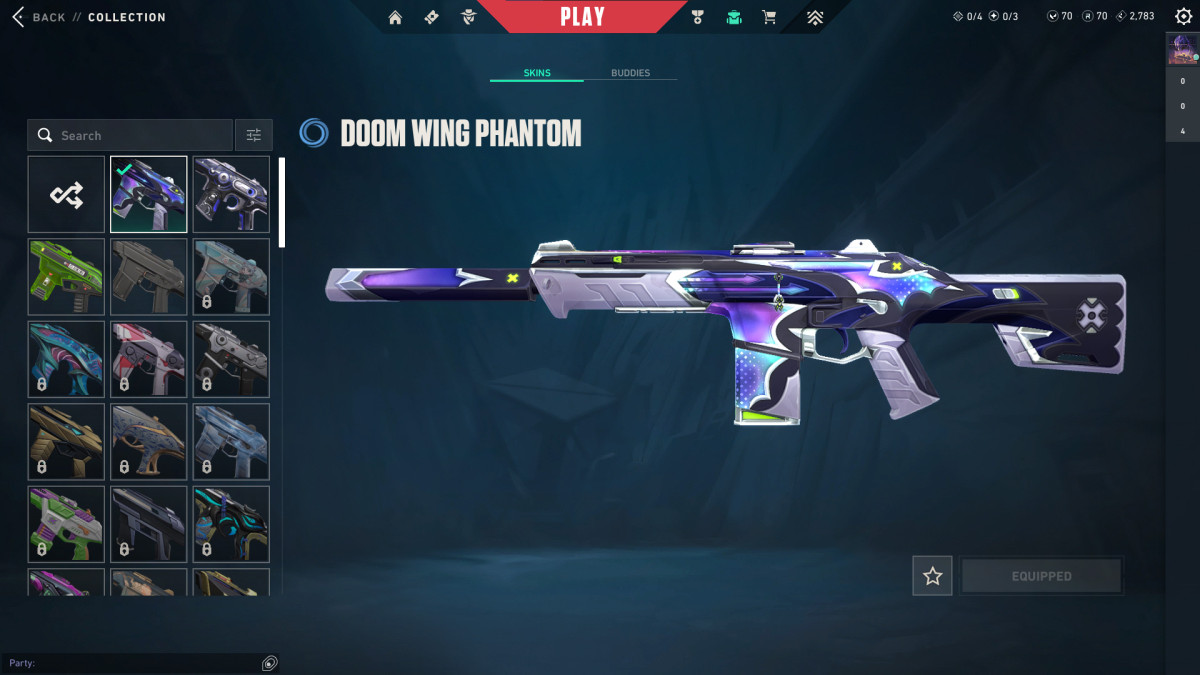Favorite this skin with the star button
This screenshot has height=675, width=1200.
pyautogui.click(x=932, y=576)
